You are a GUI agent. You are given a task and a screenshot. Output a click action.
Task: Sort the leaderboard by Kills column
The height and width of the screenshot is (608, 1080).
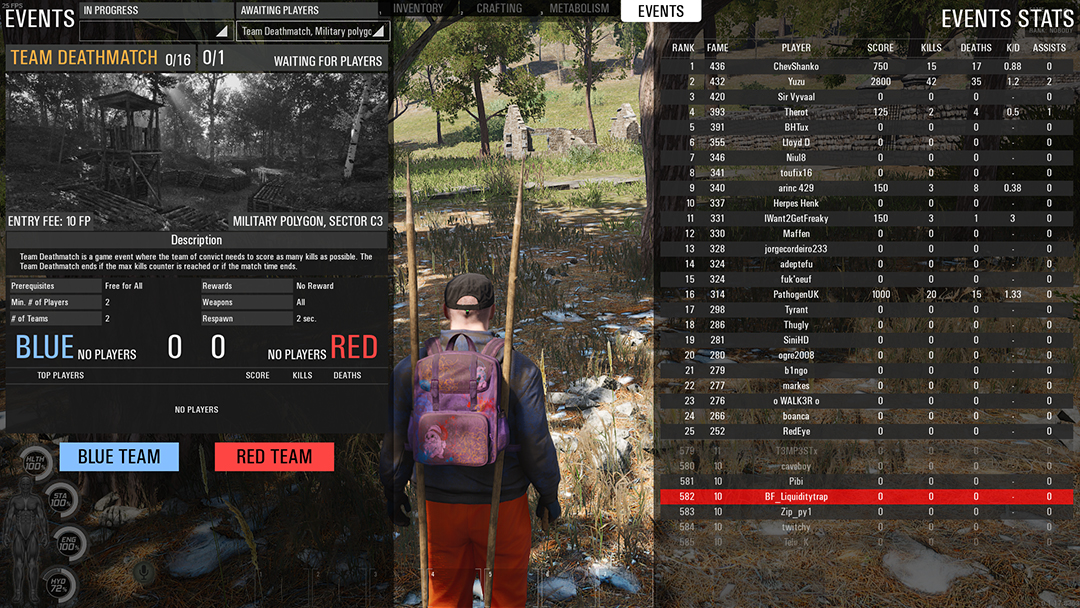tap(931, 47)
